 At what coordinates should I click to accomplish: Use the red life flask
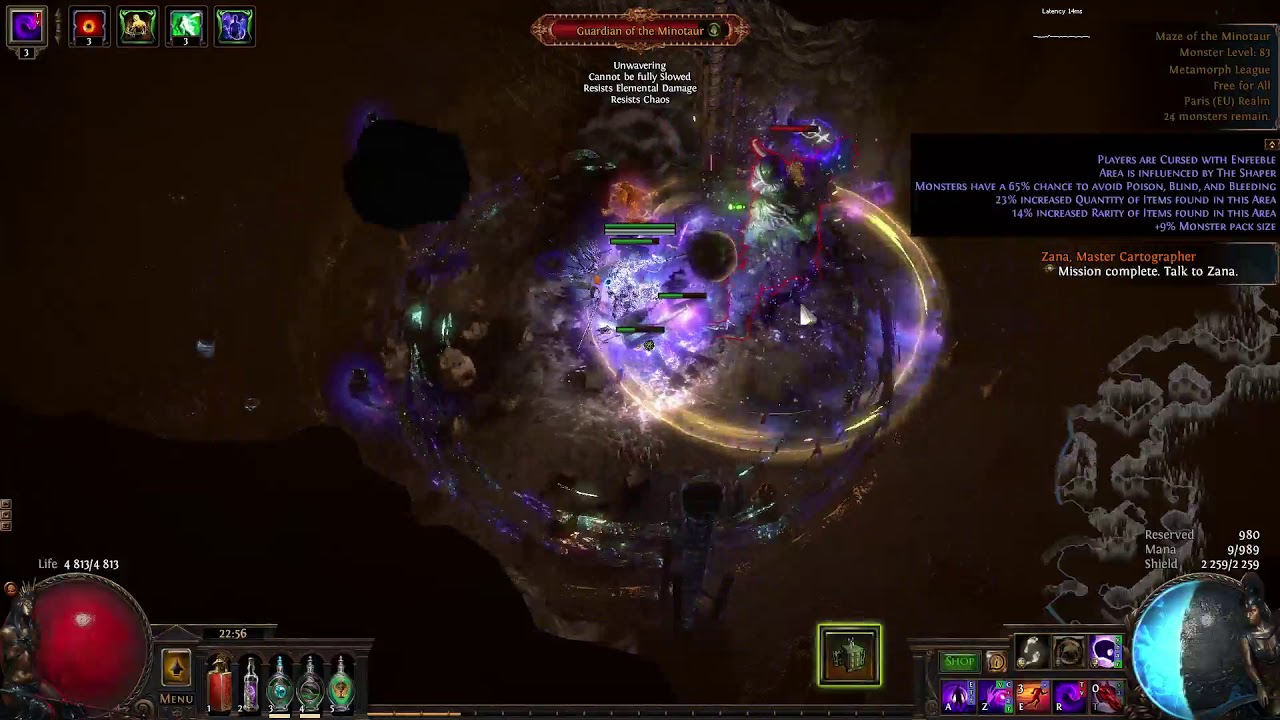click(x=219, y=685)
